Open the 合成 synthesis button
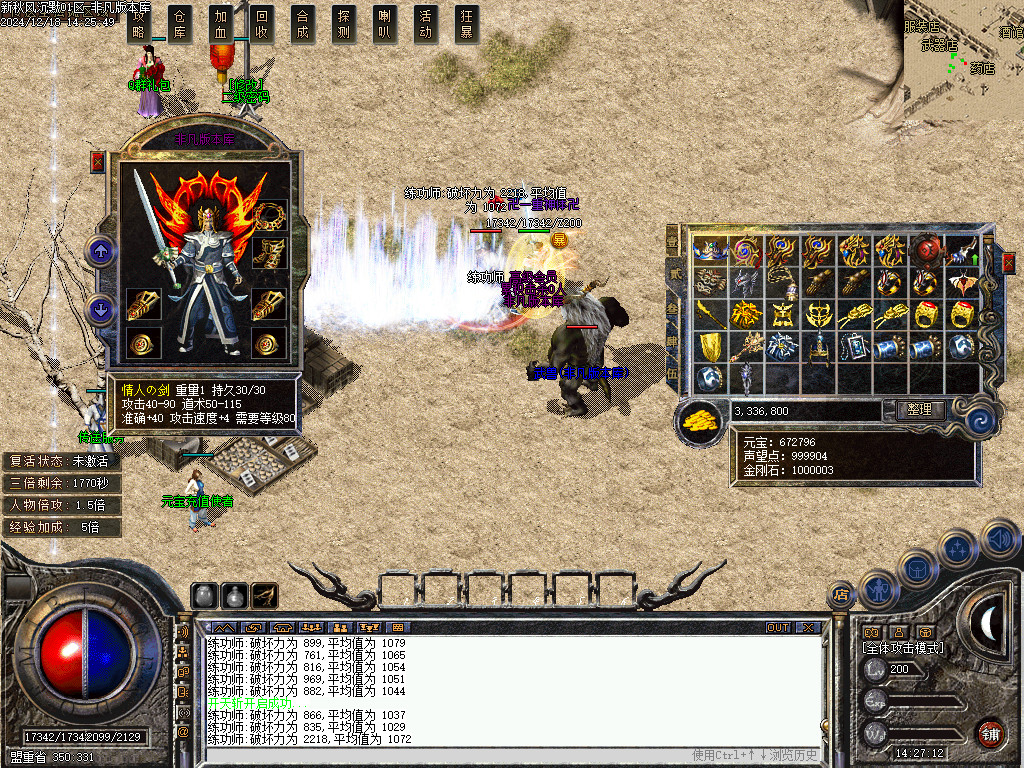Screen dimensions: 1024x768 coord(303,24)
